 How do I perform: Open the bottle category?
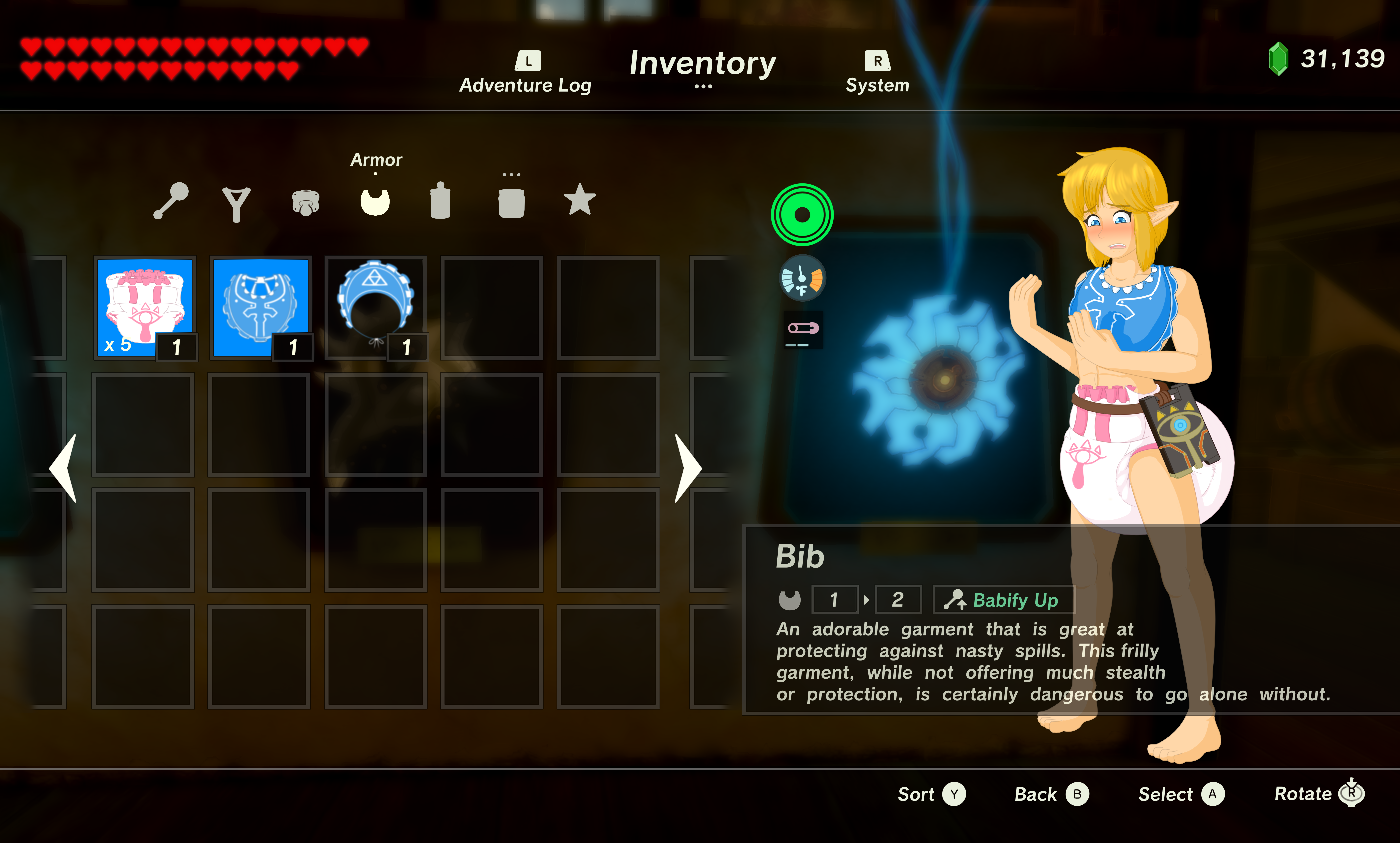click(x=440, y=201)
